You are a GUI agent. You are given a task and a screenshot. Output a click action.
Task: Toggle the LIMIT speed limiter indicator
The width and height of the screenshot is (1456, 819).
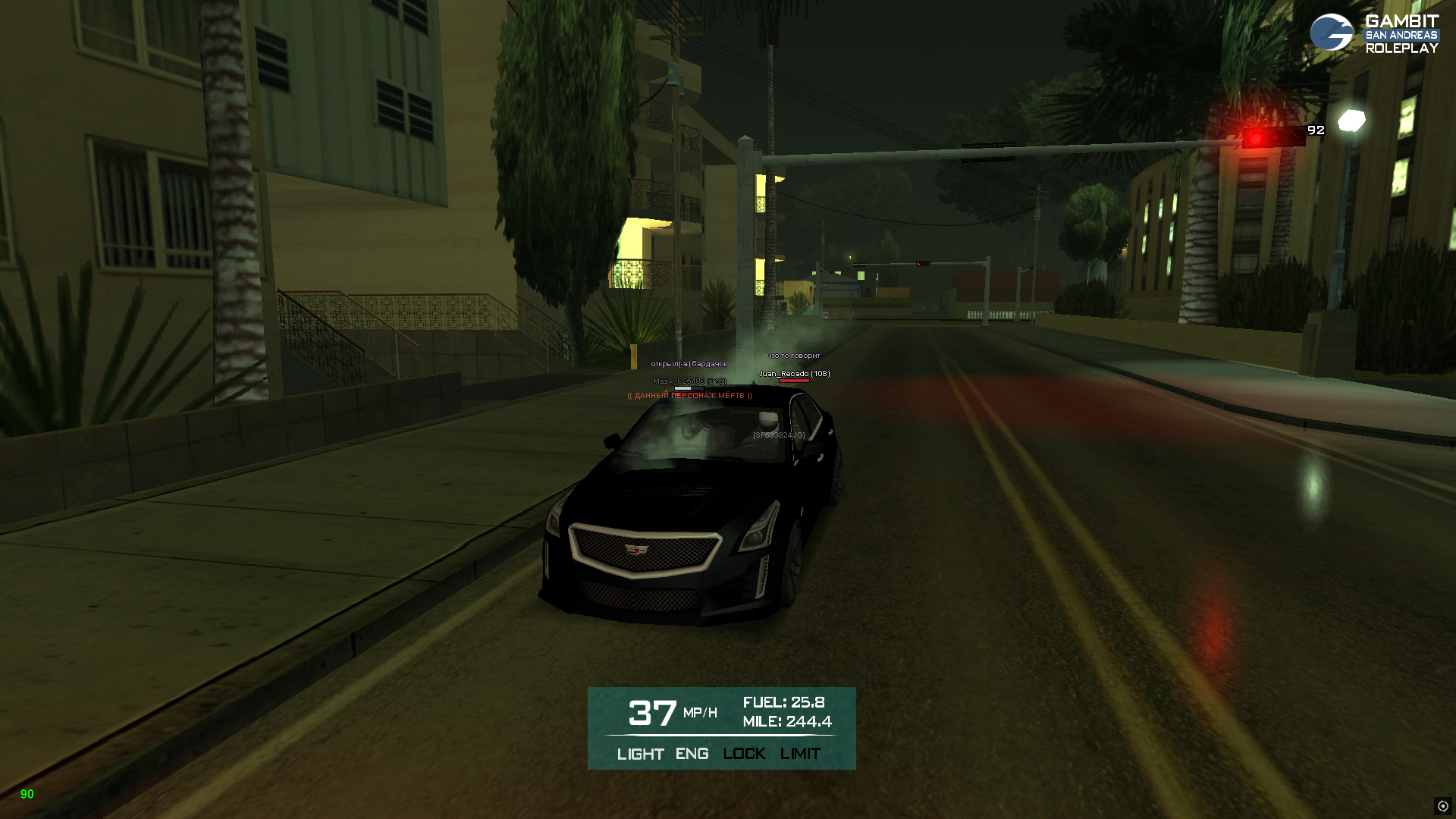800,754
